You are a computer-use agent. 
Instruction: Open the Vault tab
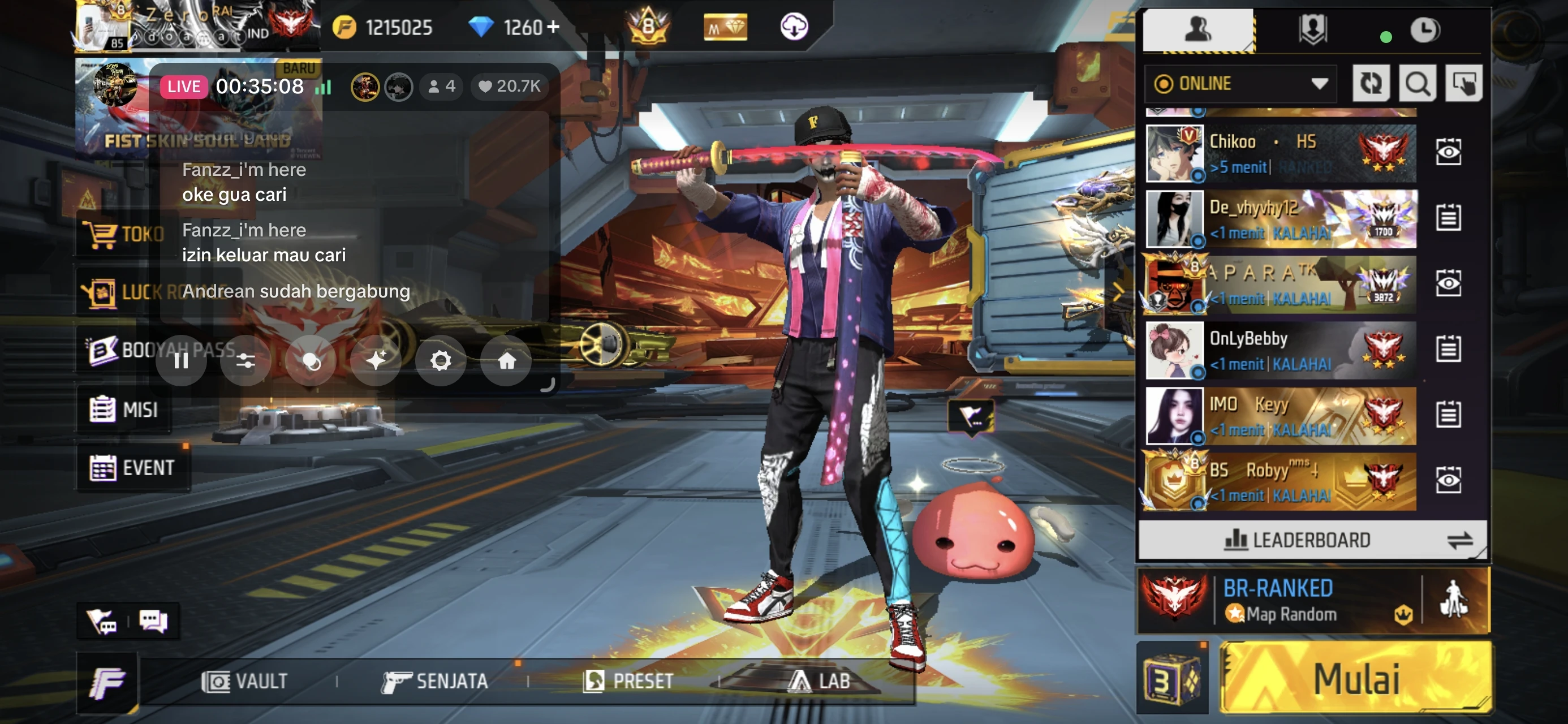click(245, 682)
